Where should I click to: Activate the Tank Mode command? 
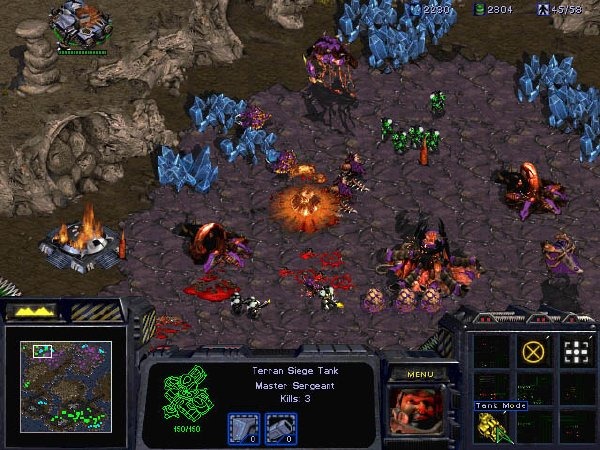(x=491, y=428)
